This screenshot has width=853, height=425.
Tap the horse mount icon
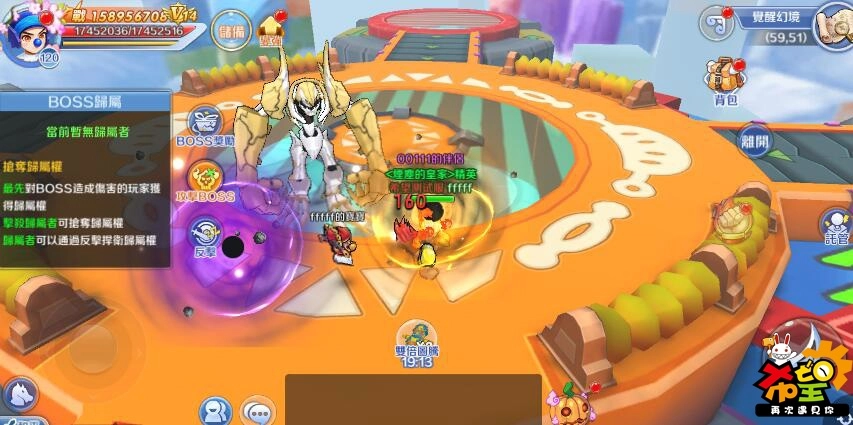17,395
